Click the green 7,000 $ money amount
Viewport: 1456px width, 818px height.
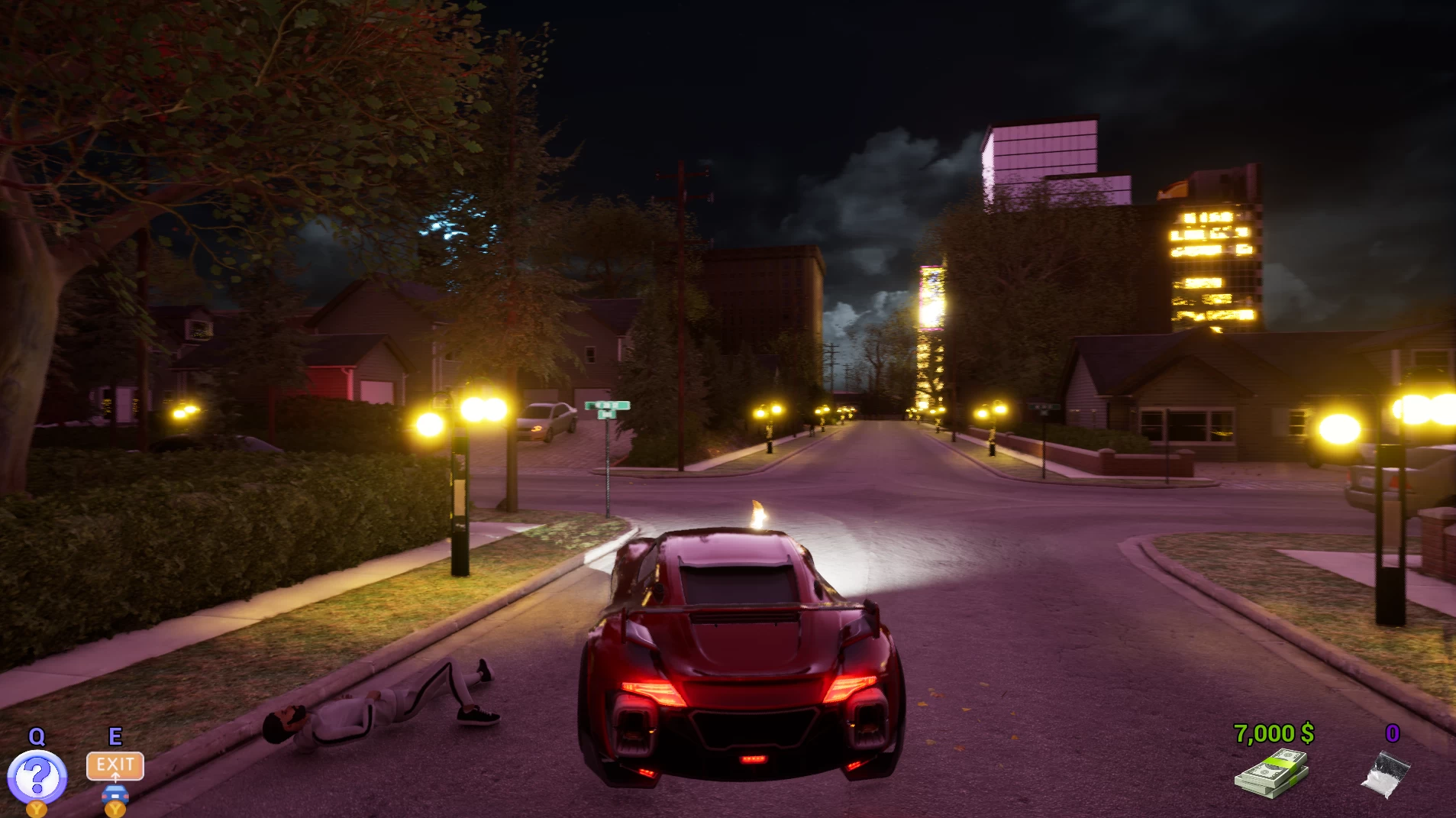pyautogui.click(x=1273, y=733)
